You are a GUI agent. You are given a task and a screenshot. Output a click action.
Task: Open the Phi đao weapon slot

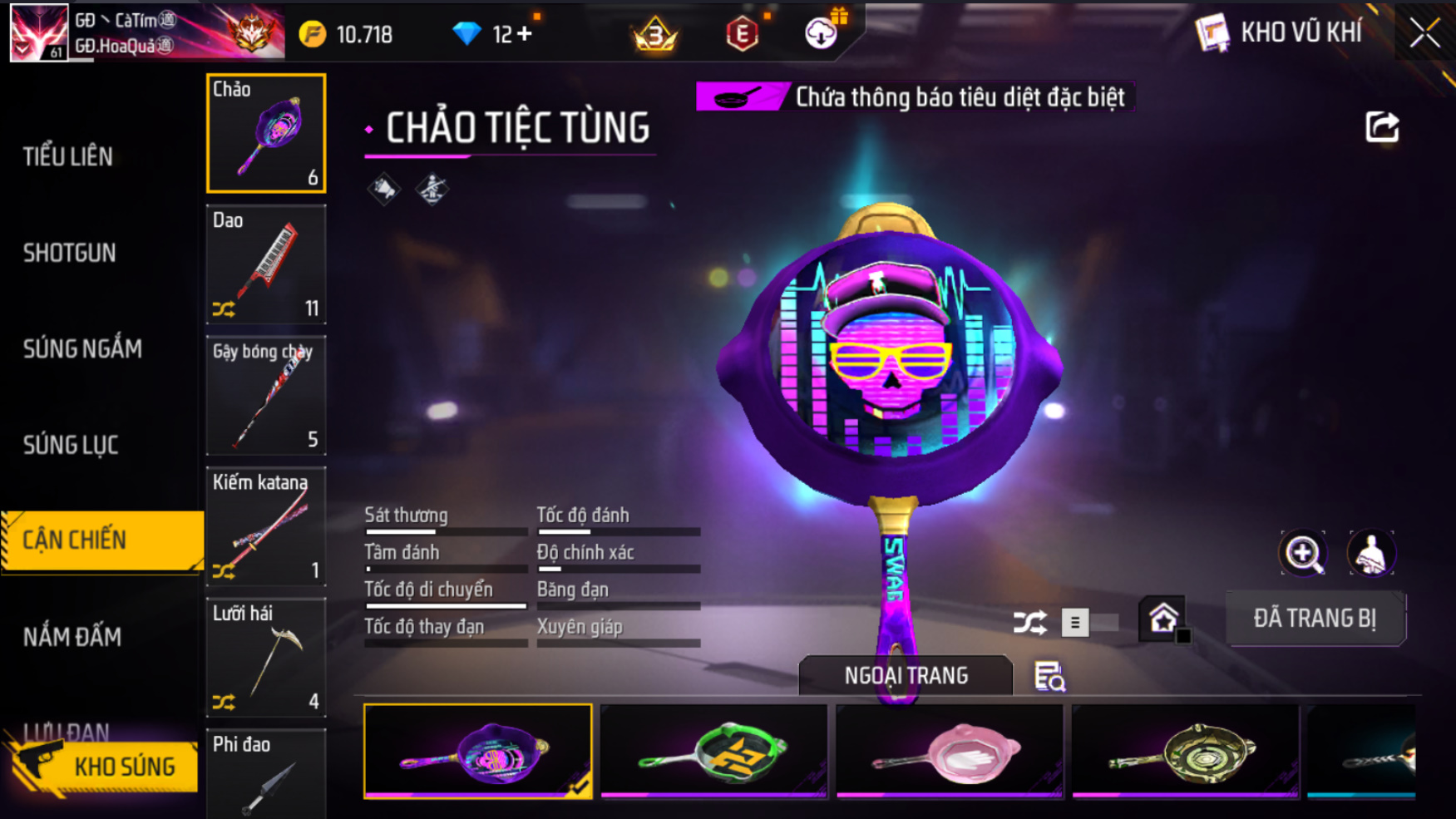click(x=266, y=774)
